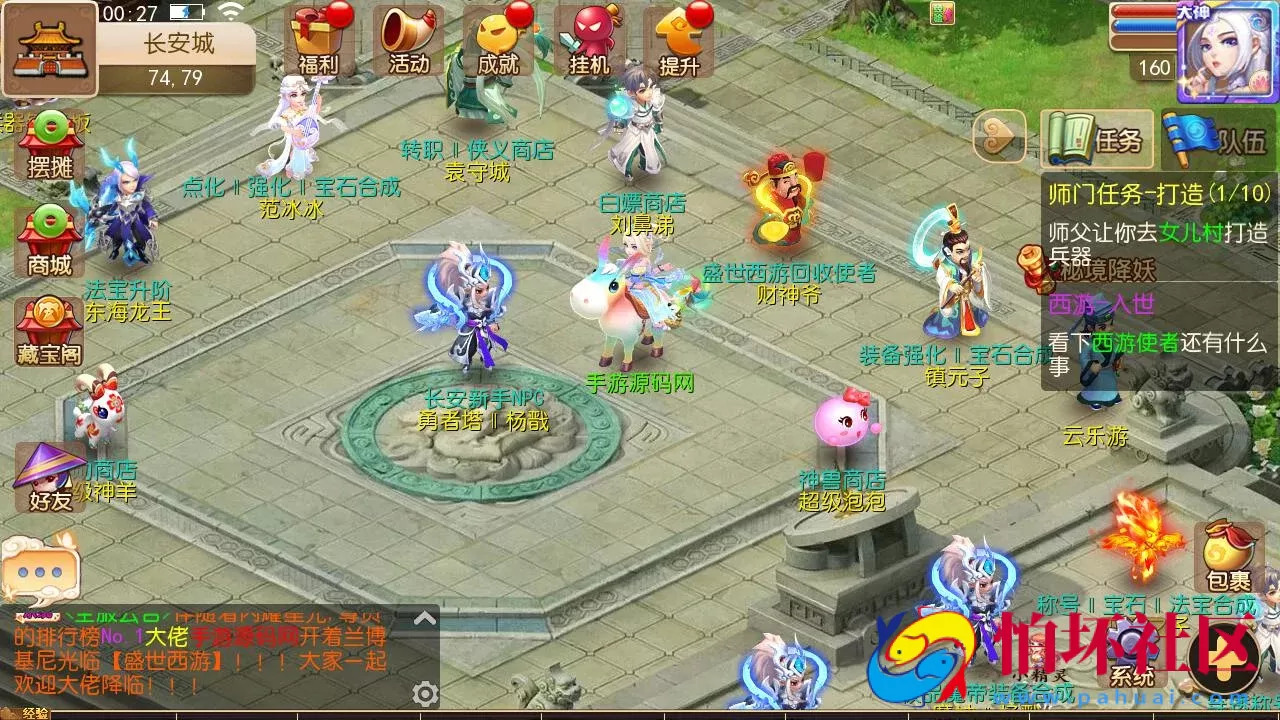Open the 成就 (Achievement) icon

click(x=500, y=40)
